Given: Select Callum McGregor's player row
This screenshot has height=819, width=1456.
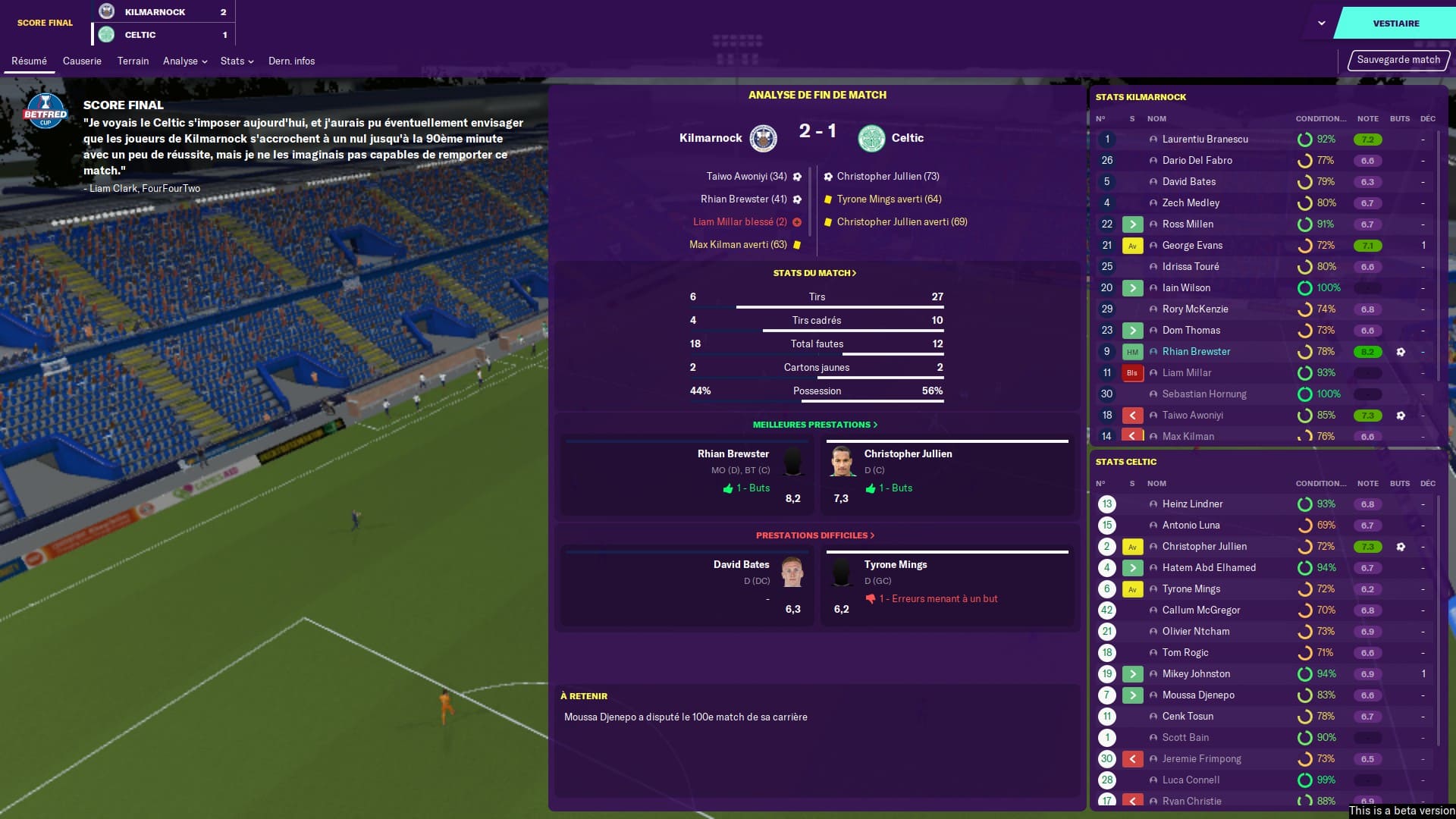Looking at the screenshot, I should coord(1200,610).
